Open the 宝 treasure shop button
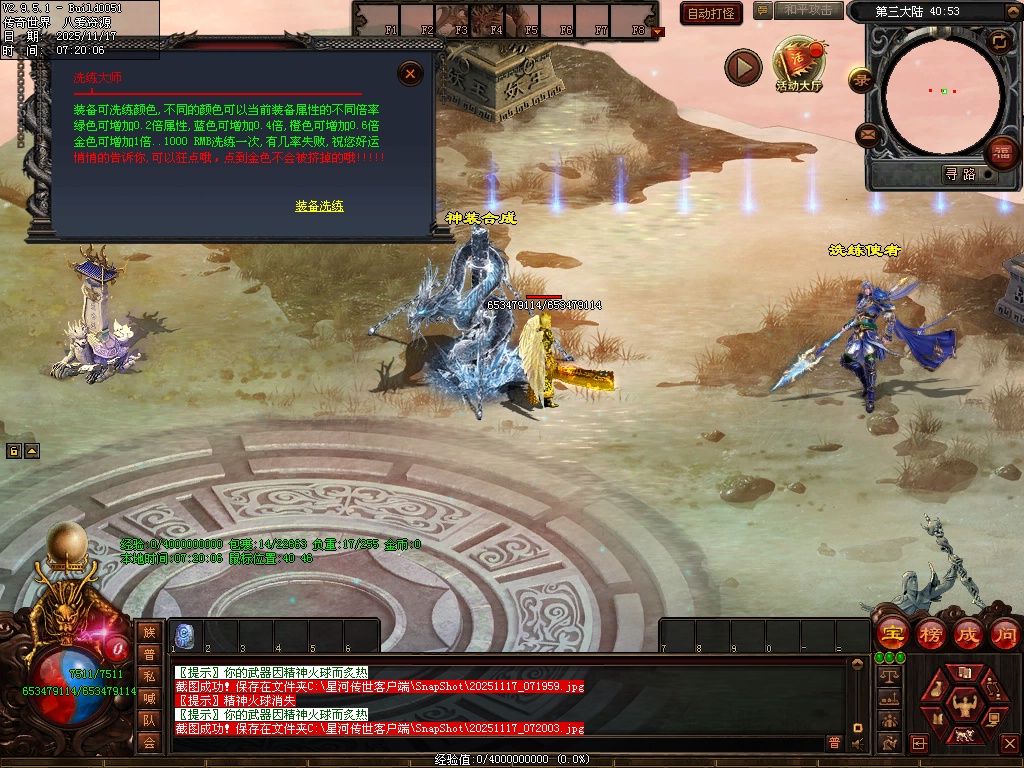 coord(892,633)
